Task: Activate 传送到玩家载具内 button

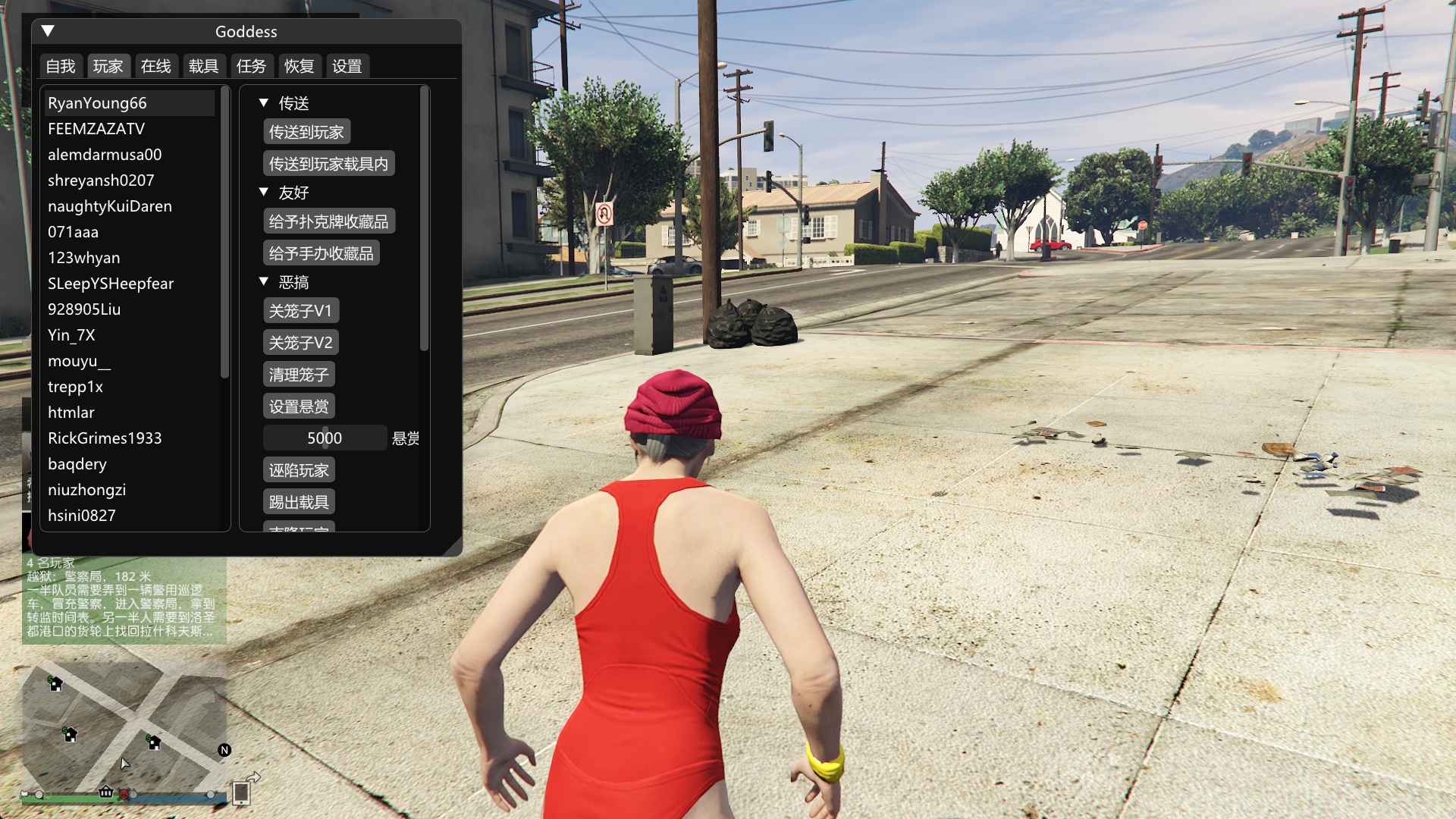Action: coord(328,164)
